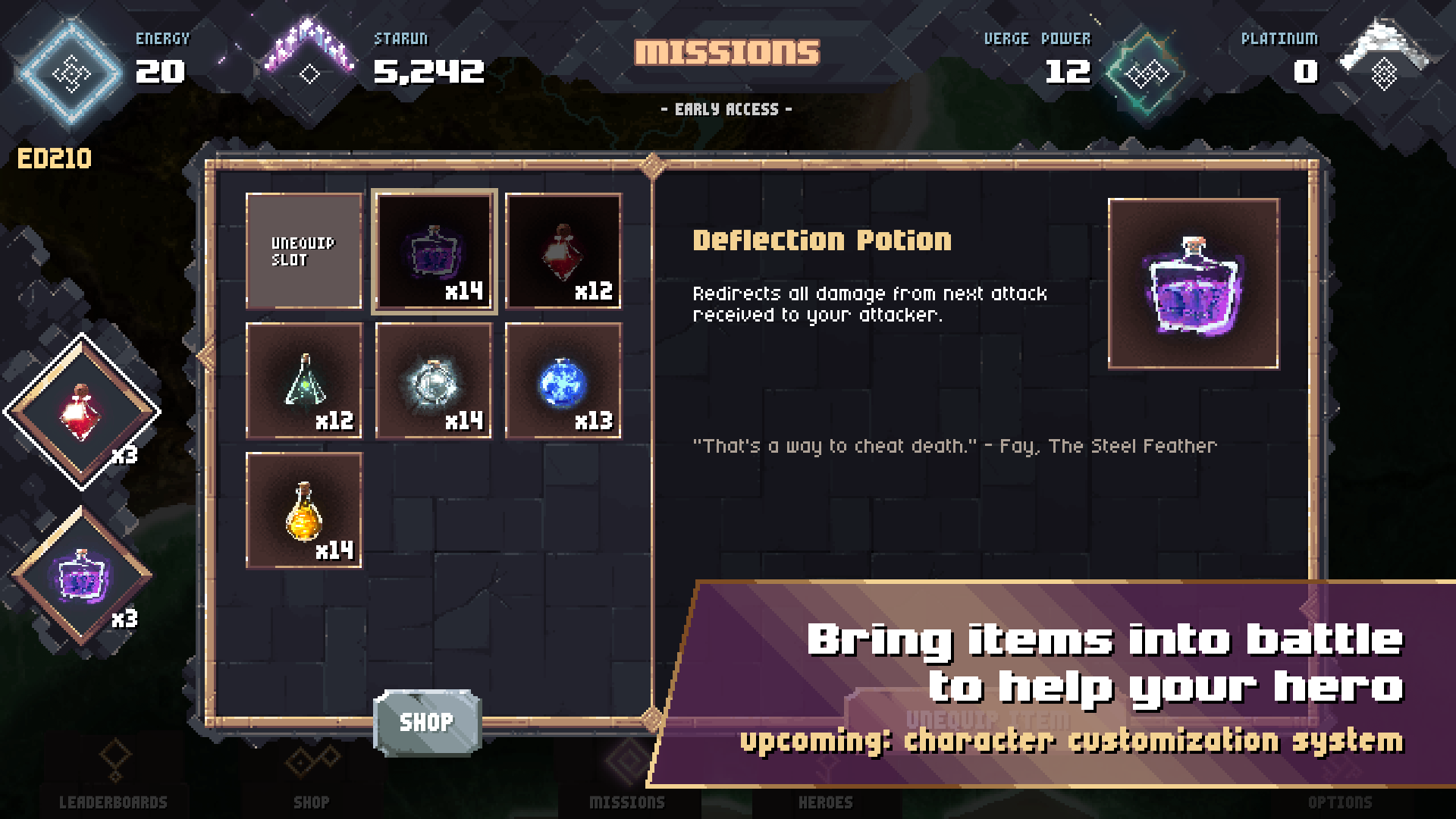Viewport: 1456px width, 819px height.
Task: Select the silver orb potion with x14
Action: [434, 381]
